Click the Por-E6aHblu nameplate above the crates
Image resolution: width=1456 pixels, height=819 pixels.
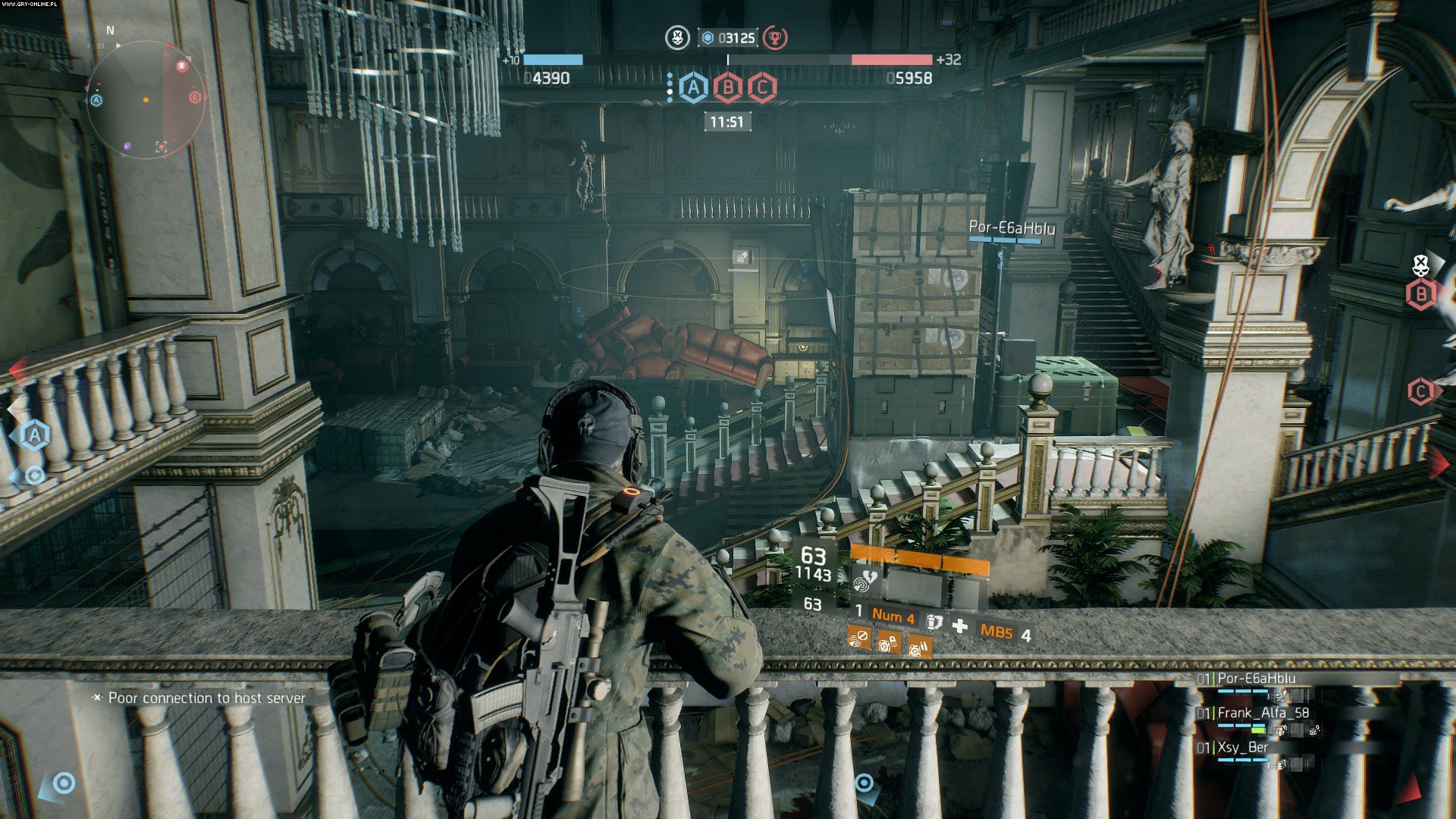click(1012, 227)
